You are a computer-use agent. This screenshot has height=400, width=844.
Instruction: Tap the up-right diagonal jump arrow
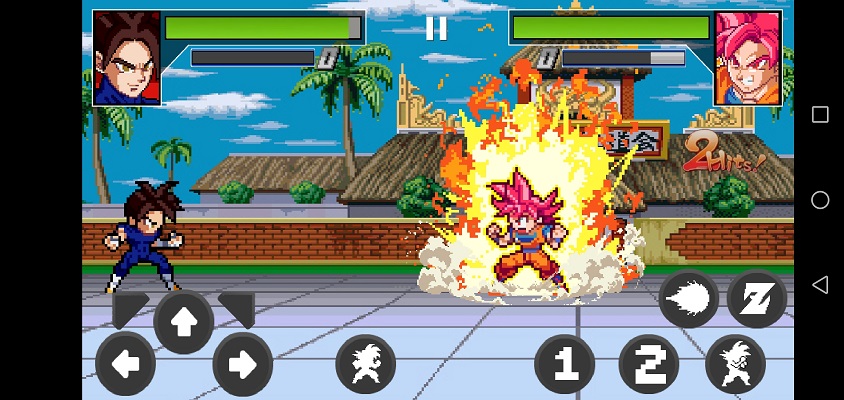237,309
